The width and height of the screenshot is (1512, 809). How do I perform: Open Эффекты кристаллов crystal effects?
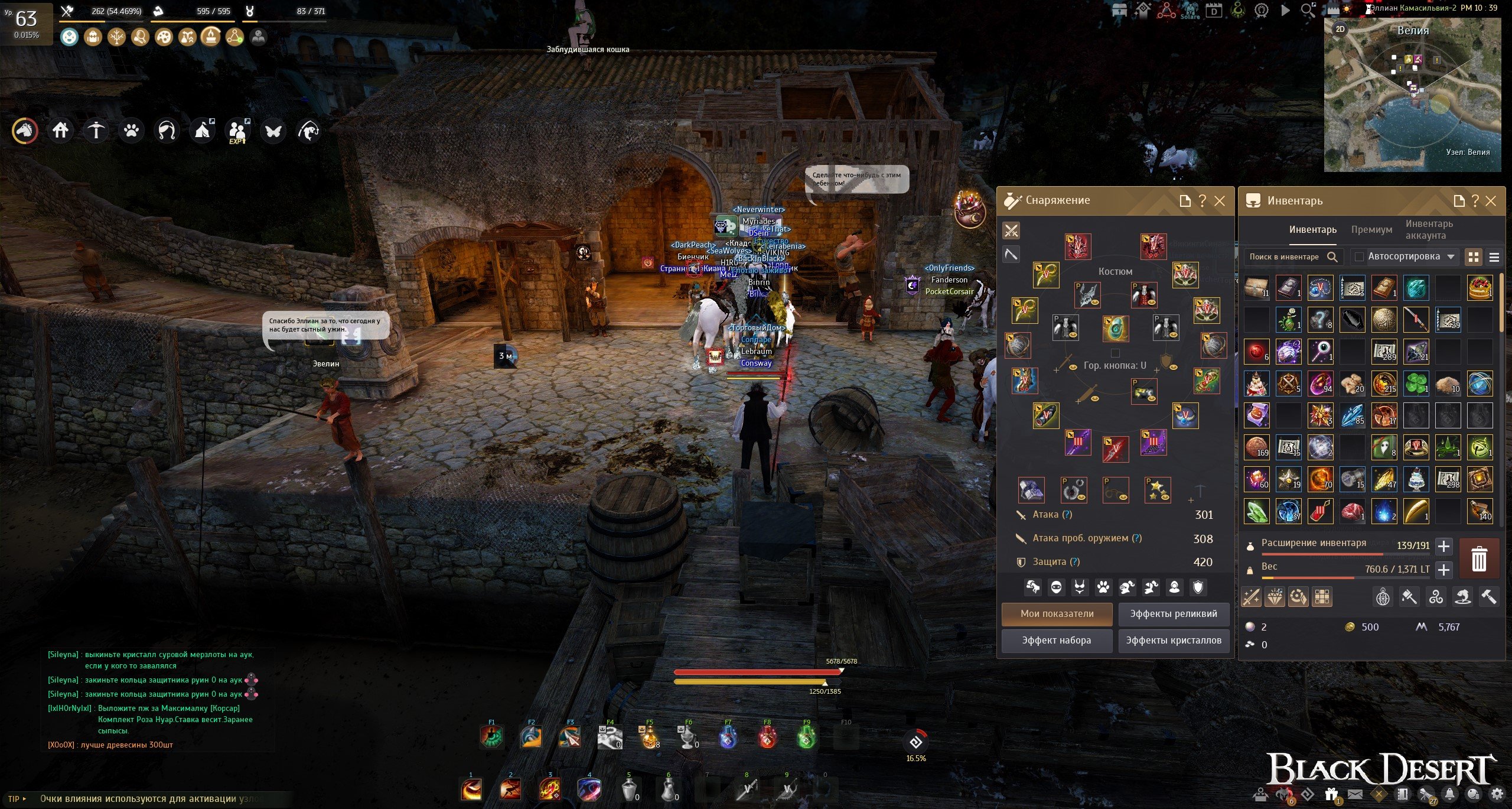tap(1174, 640)
